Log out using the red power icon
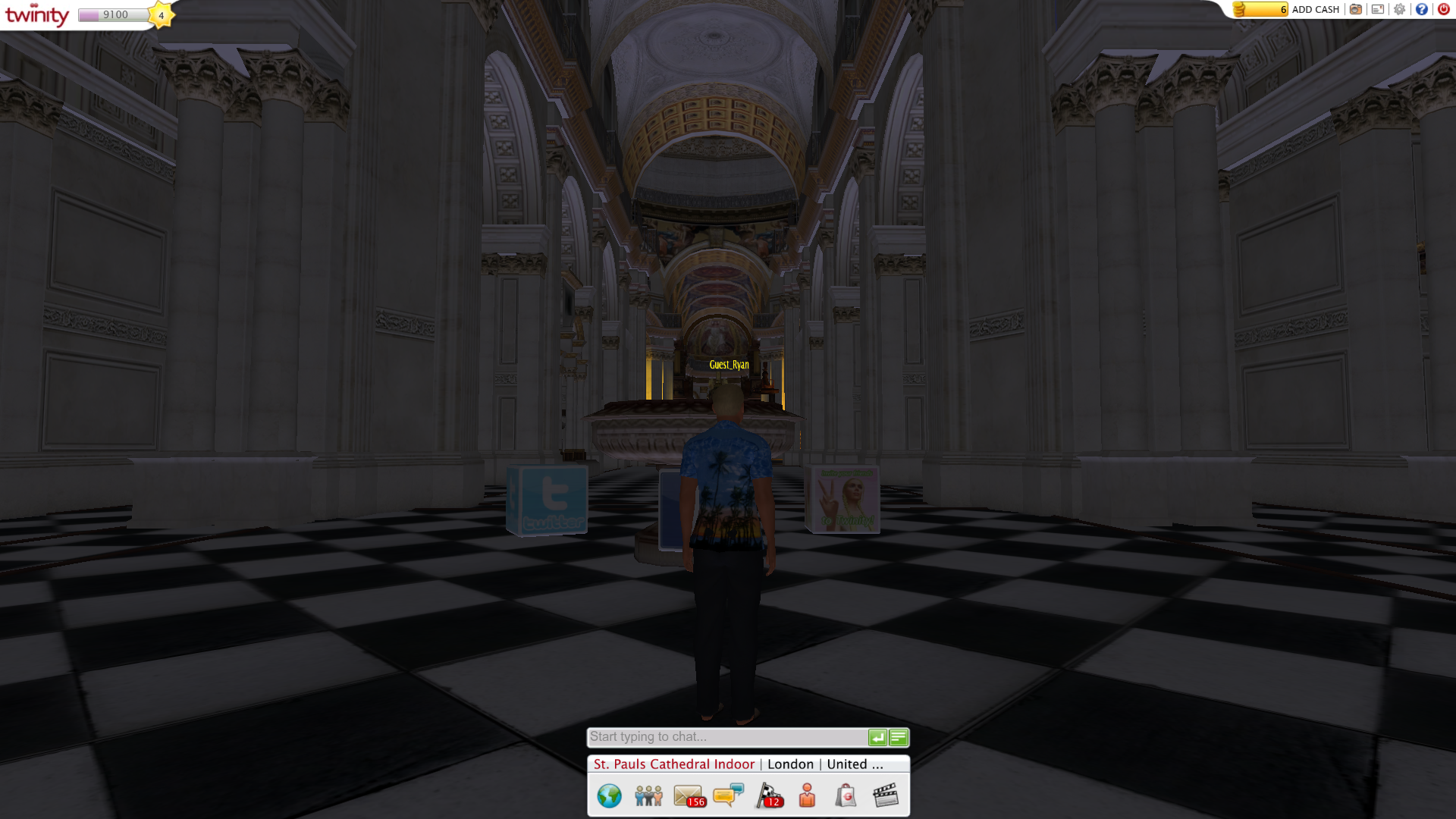Viewport: 1456px width, 819px height. click(x=1445, y=10)
